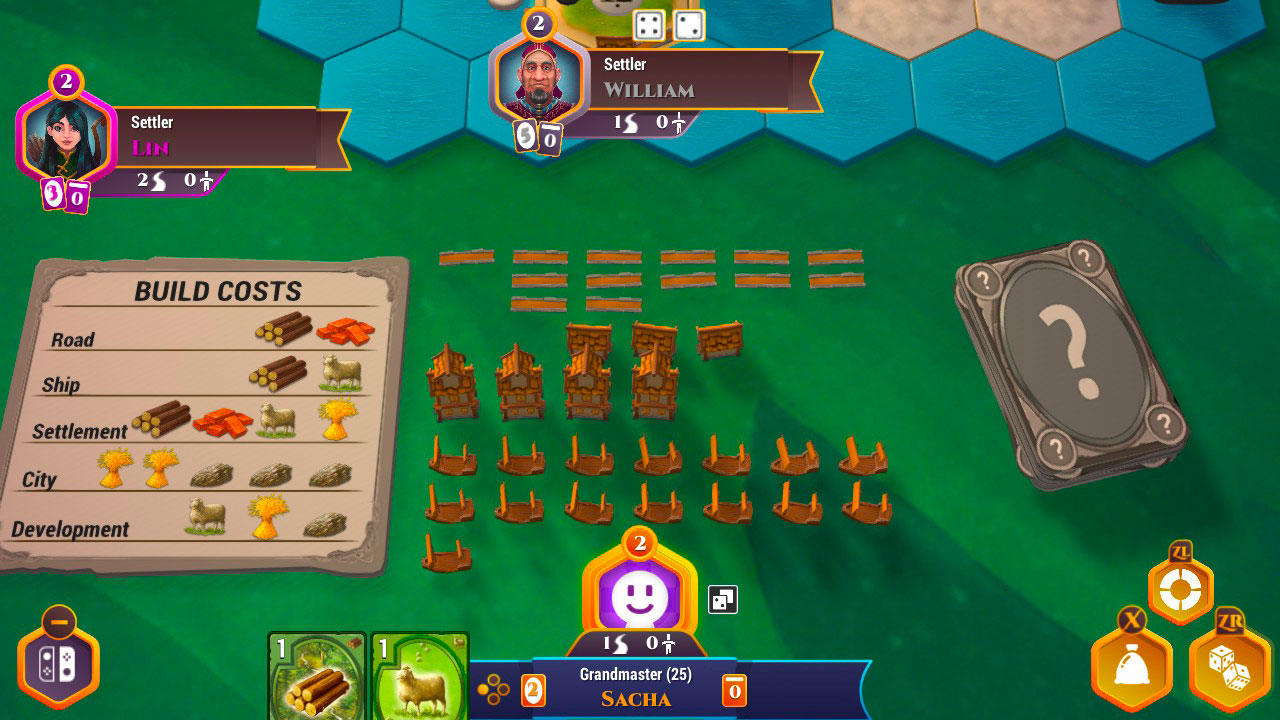Viewport: 1280px width, 720px height.
Task: Click Sacha's orange card counter showing 2
Action: (533, 690)
